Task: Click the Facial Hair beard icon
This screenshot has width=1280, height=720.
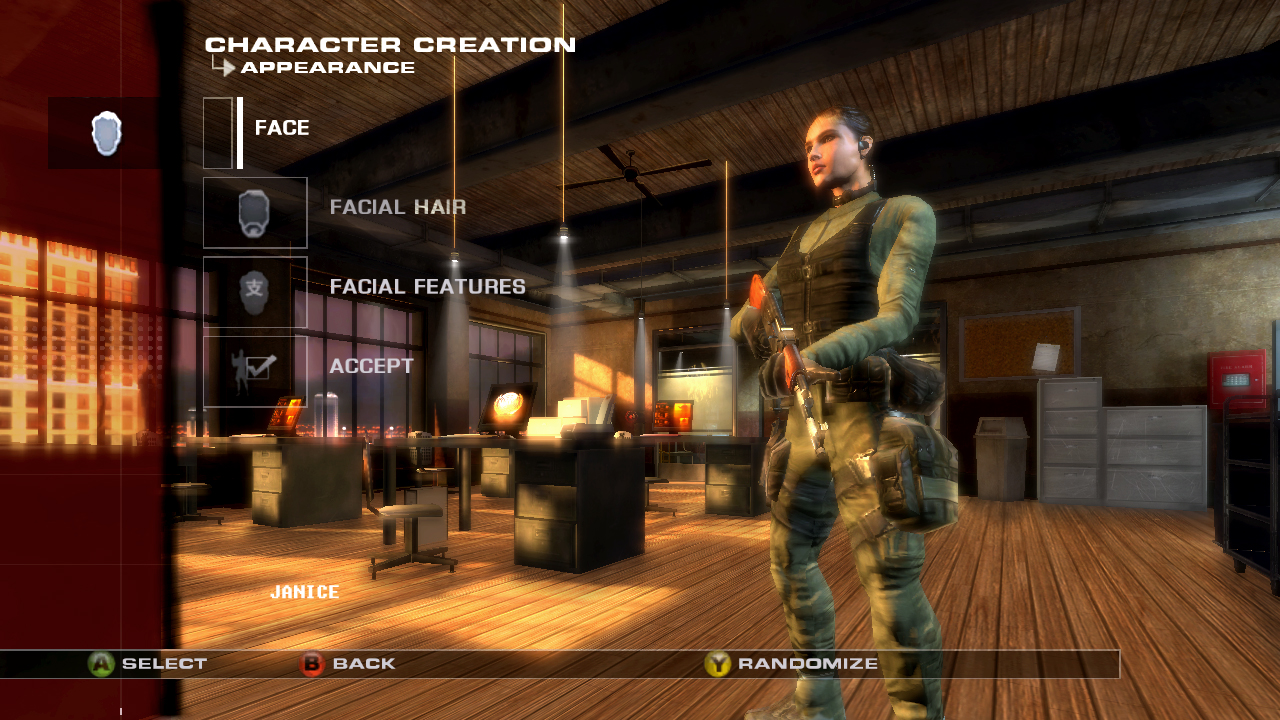Action: (255, 210)
